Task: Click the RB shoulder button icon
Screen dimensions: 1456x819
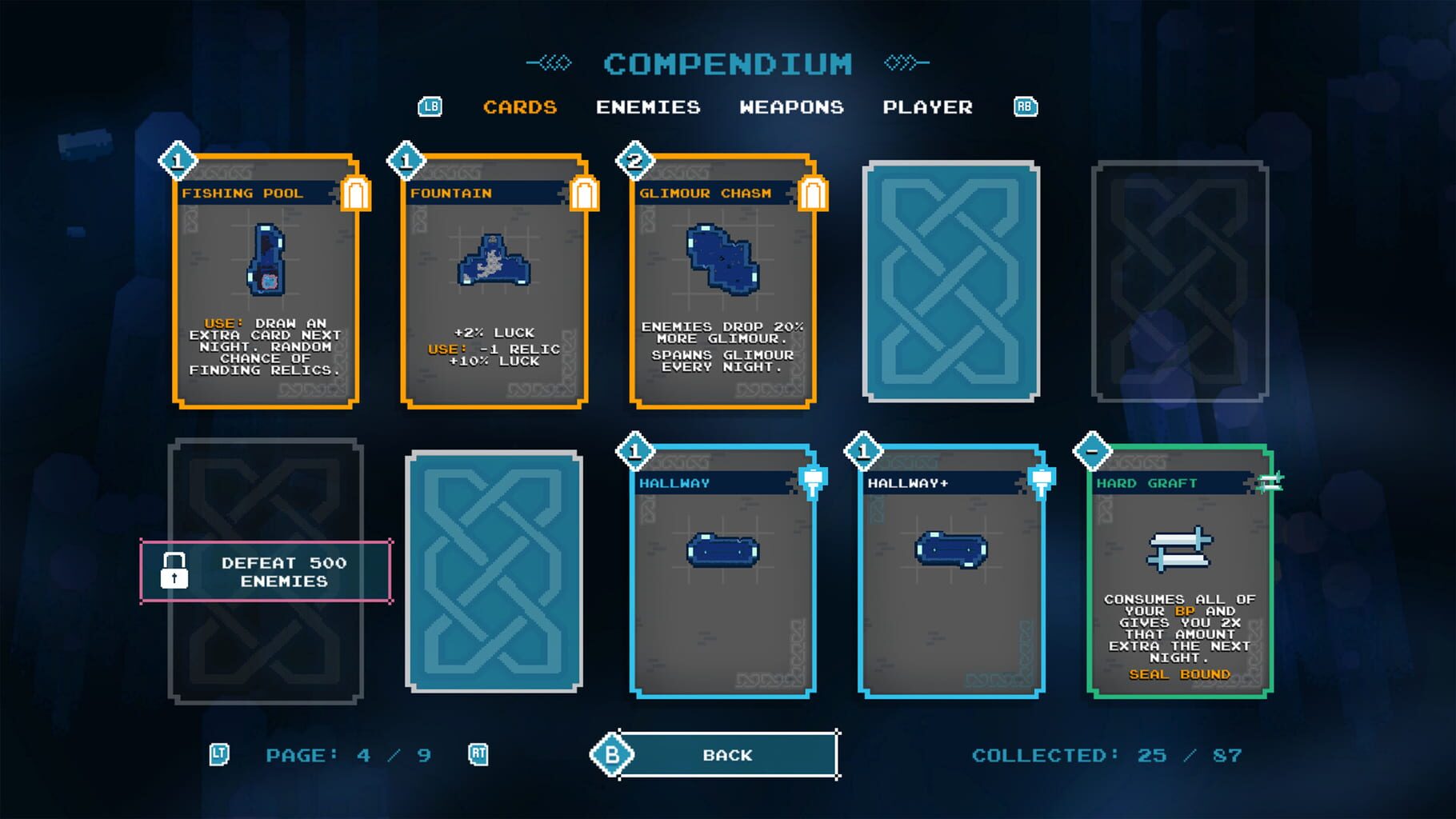Action: [1026, 106]
